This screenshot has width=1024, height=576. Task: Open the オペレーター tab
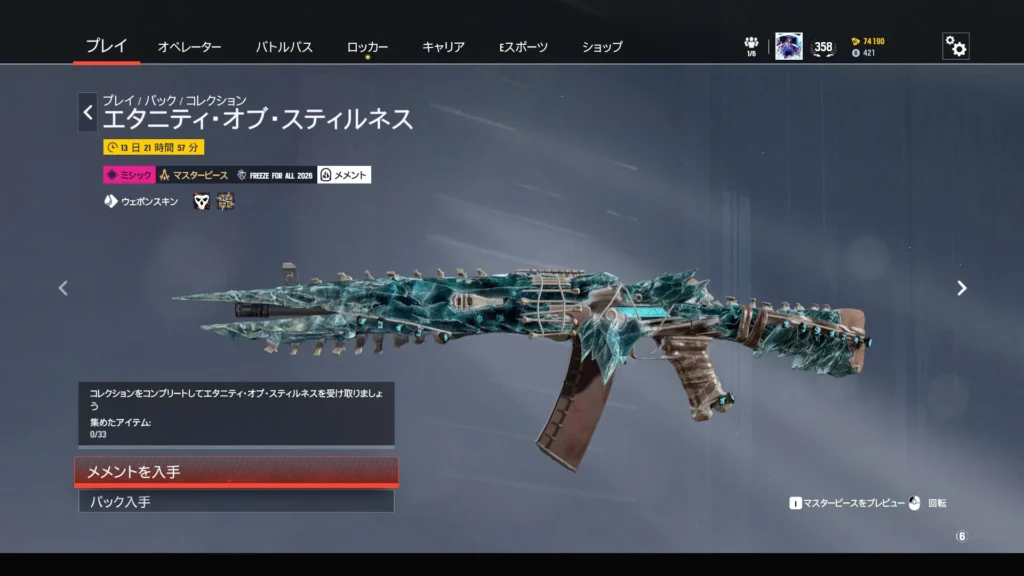(x=189, y=46)
